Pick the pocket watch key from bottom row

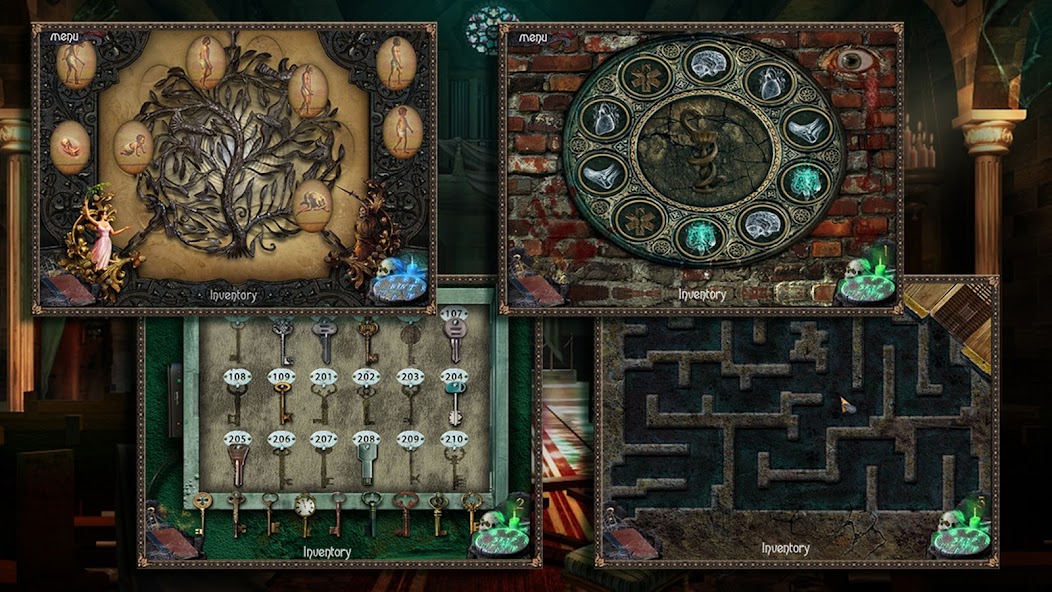(x=305, y=507)
